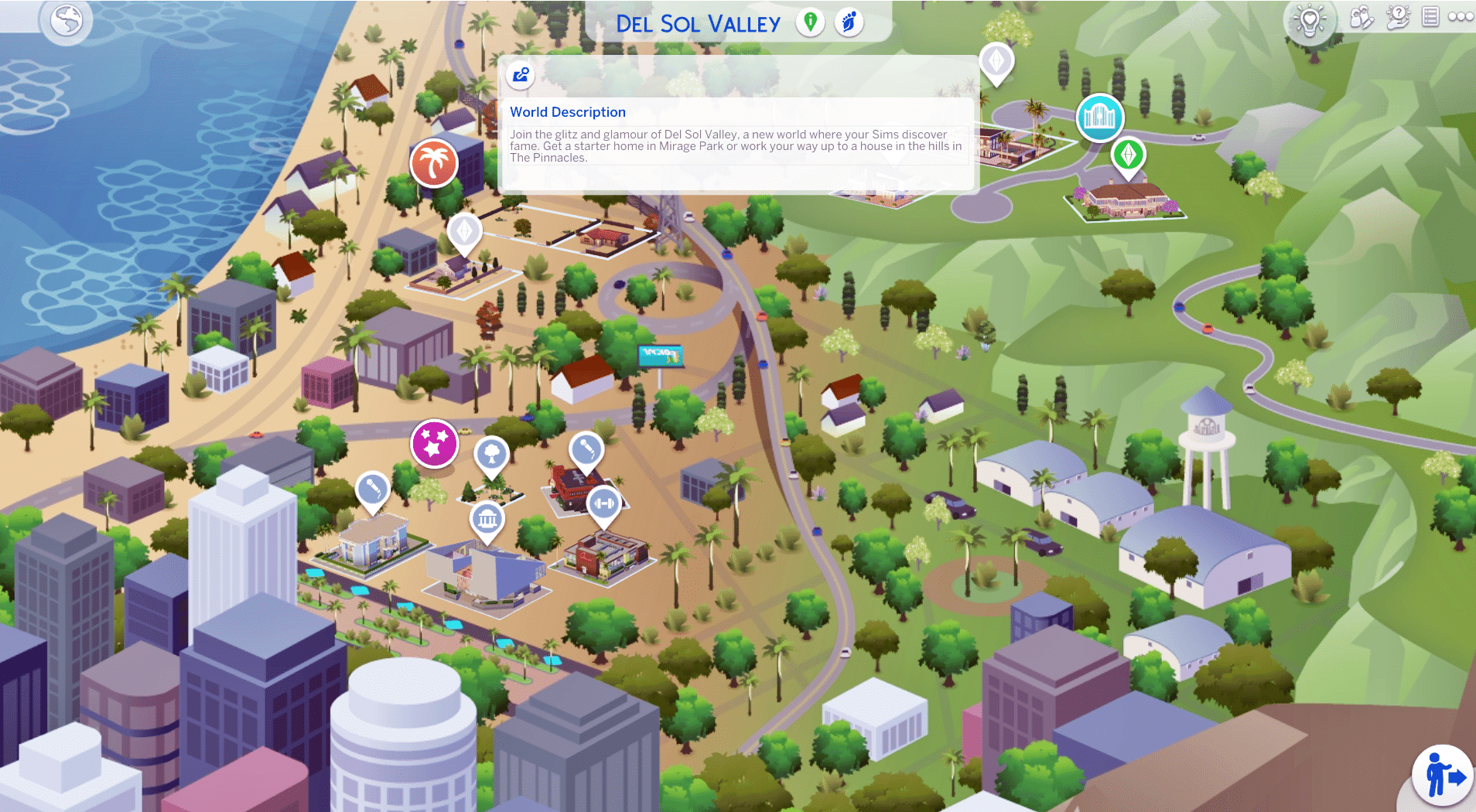This screenshot has width=1476, height=812.
Task: Toggle gameplay tips via the lightbulb icon
Action: pyautogui.click(x=1310, y=19)
